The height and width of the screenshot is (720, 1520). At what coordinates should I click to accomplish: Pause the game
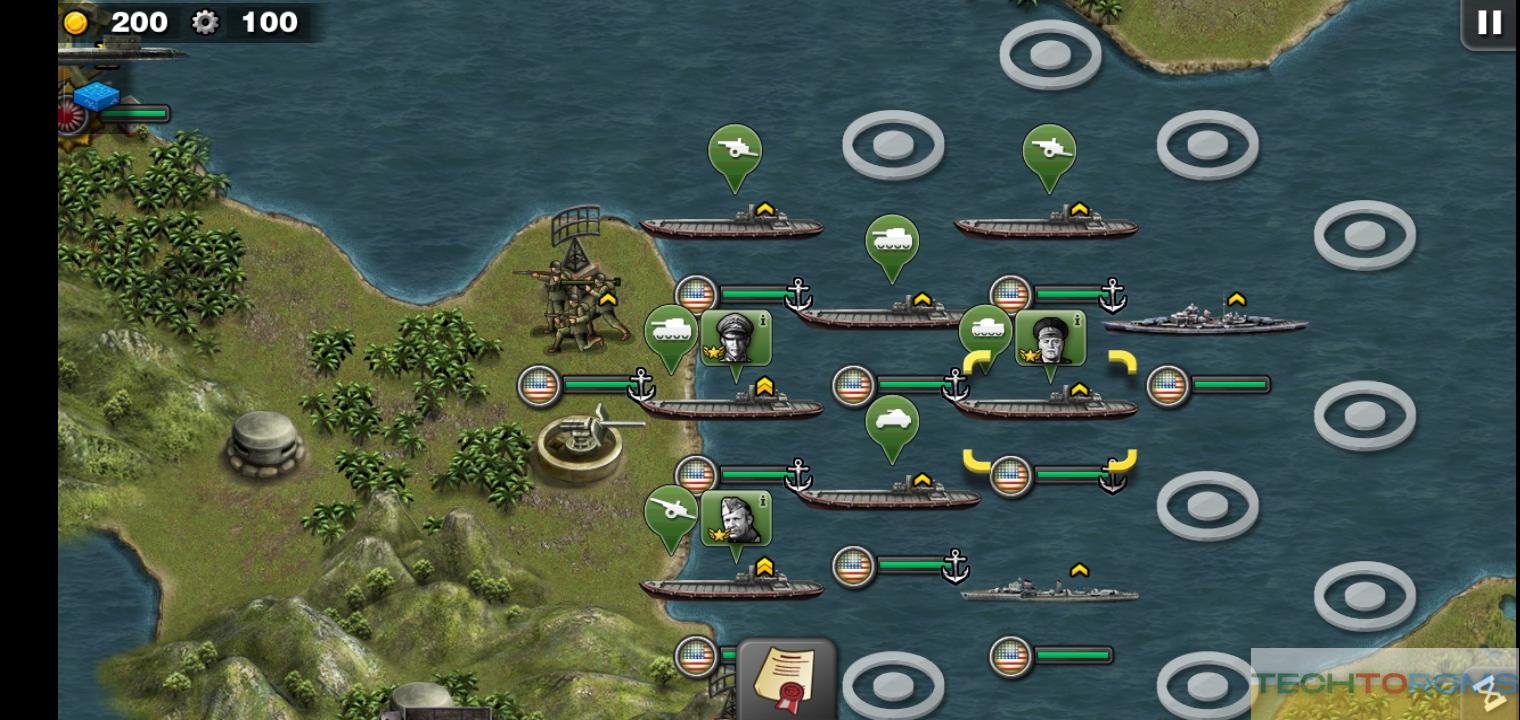pyautogui.click(x=1489, y=23)
